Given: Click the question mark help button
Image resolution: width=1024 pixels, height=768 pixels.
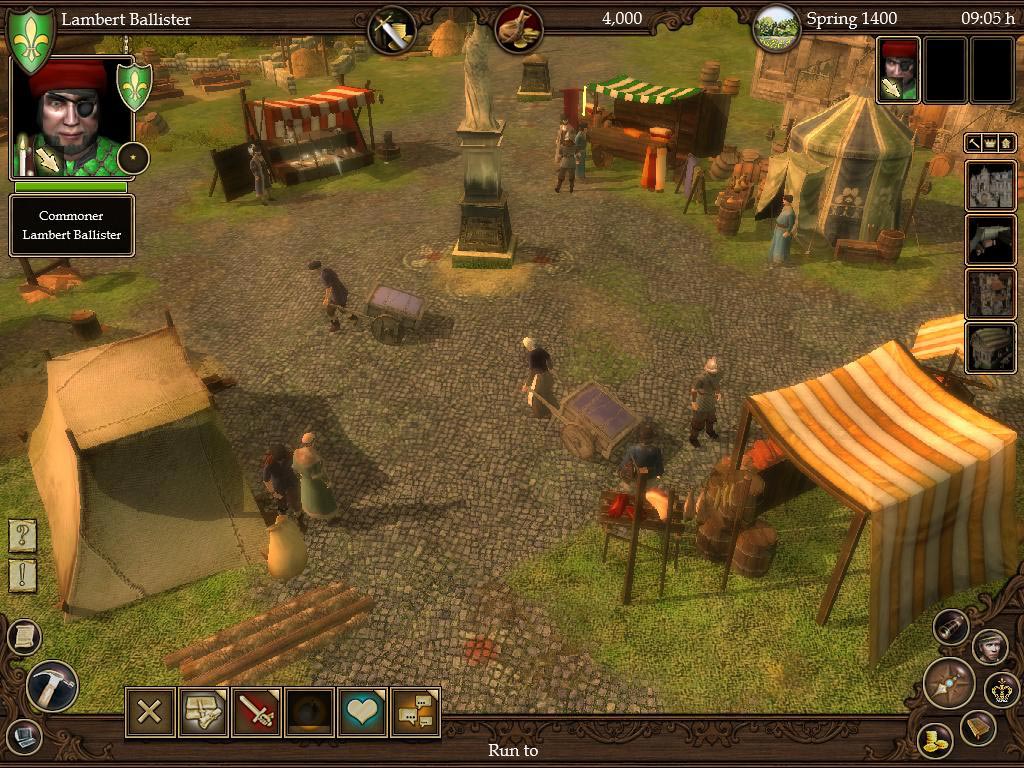Looking at the screenshot, I should pos(23,536).
